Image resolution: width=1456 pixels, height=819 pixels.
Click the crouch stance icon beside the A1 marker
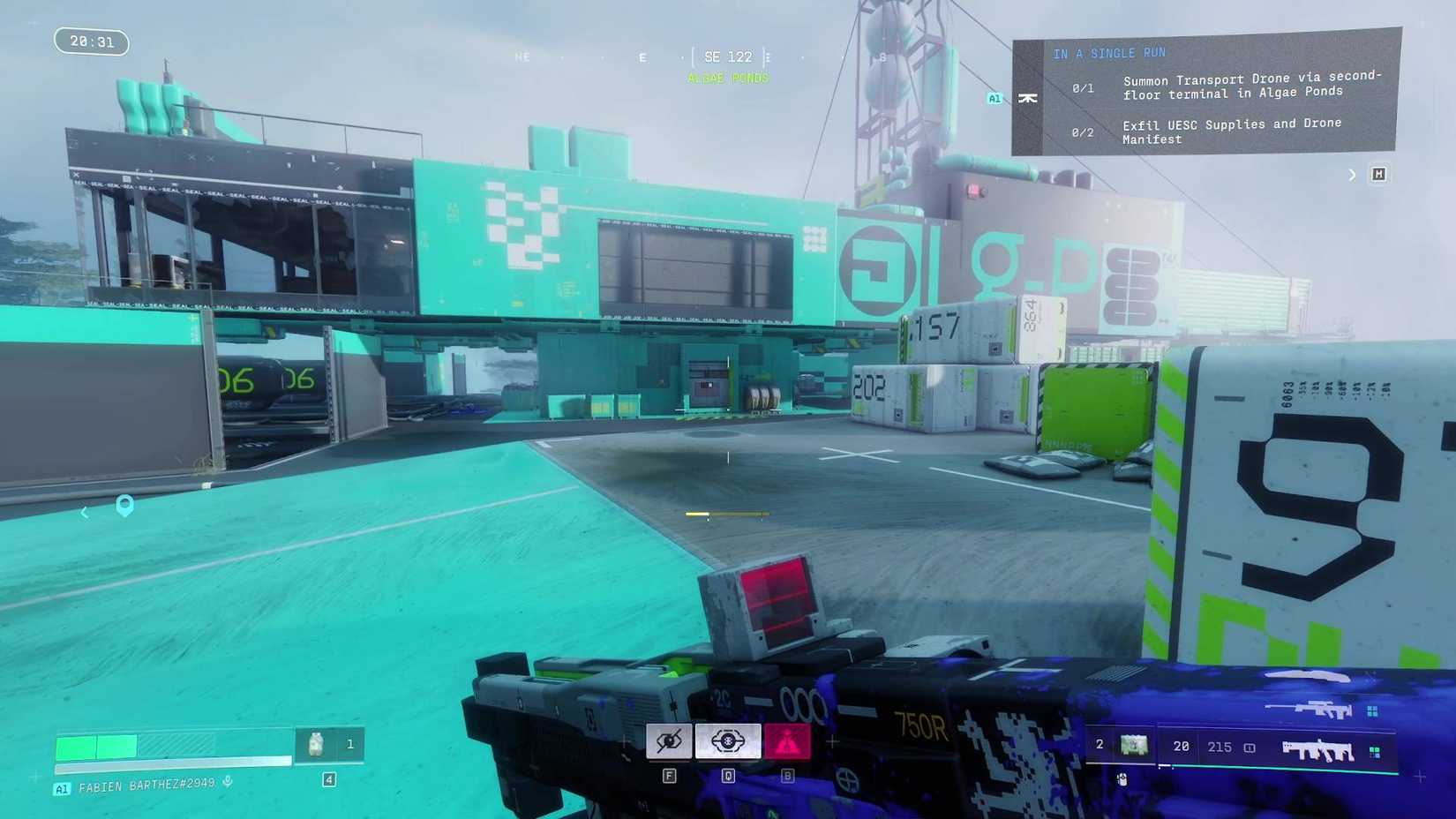1028,99
